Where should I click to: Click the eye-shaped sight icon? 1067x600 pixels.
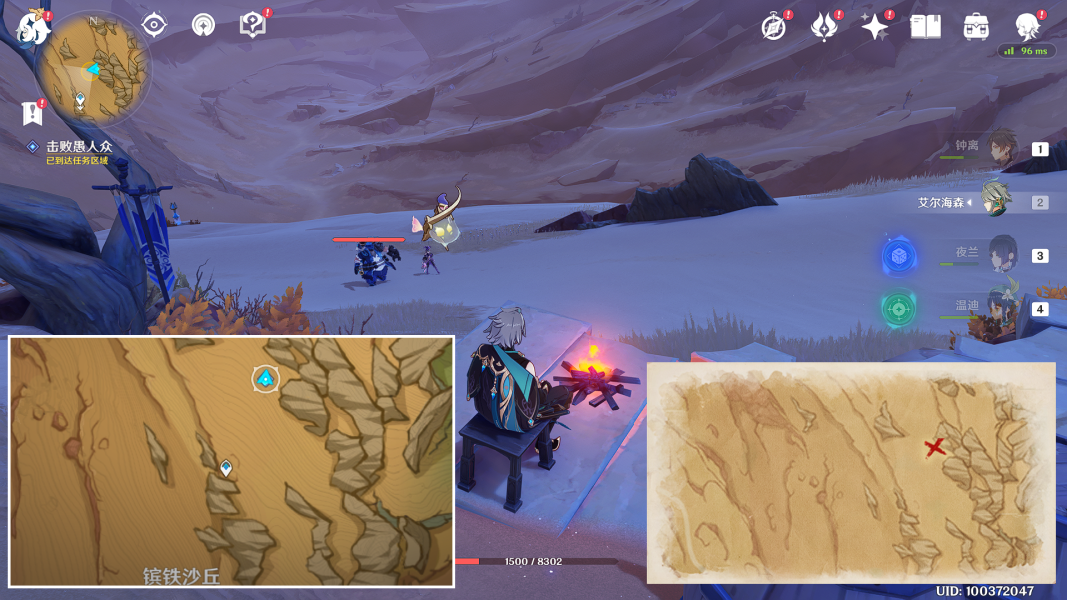click(x=154, y=25)
